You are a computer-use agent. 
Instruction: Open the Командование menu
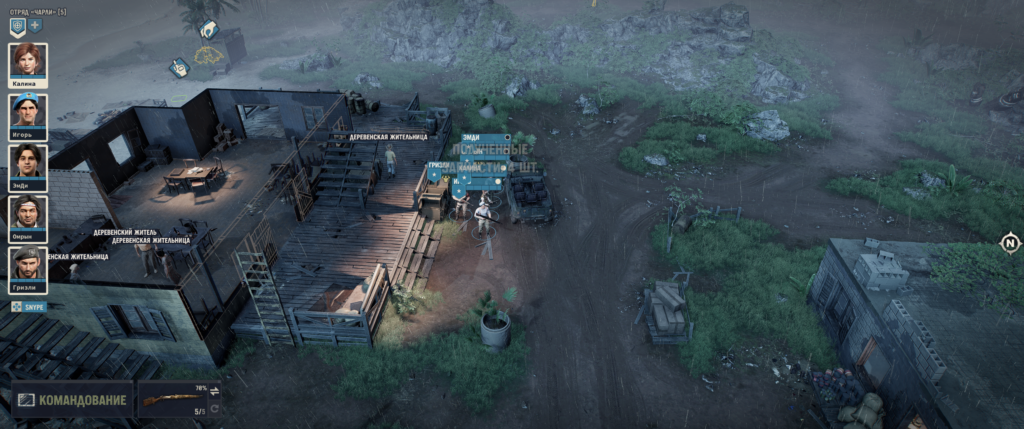pos(72,401)
